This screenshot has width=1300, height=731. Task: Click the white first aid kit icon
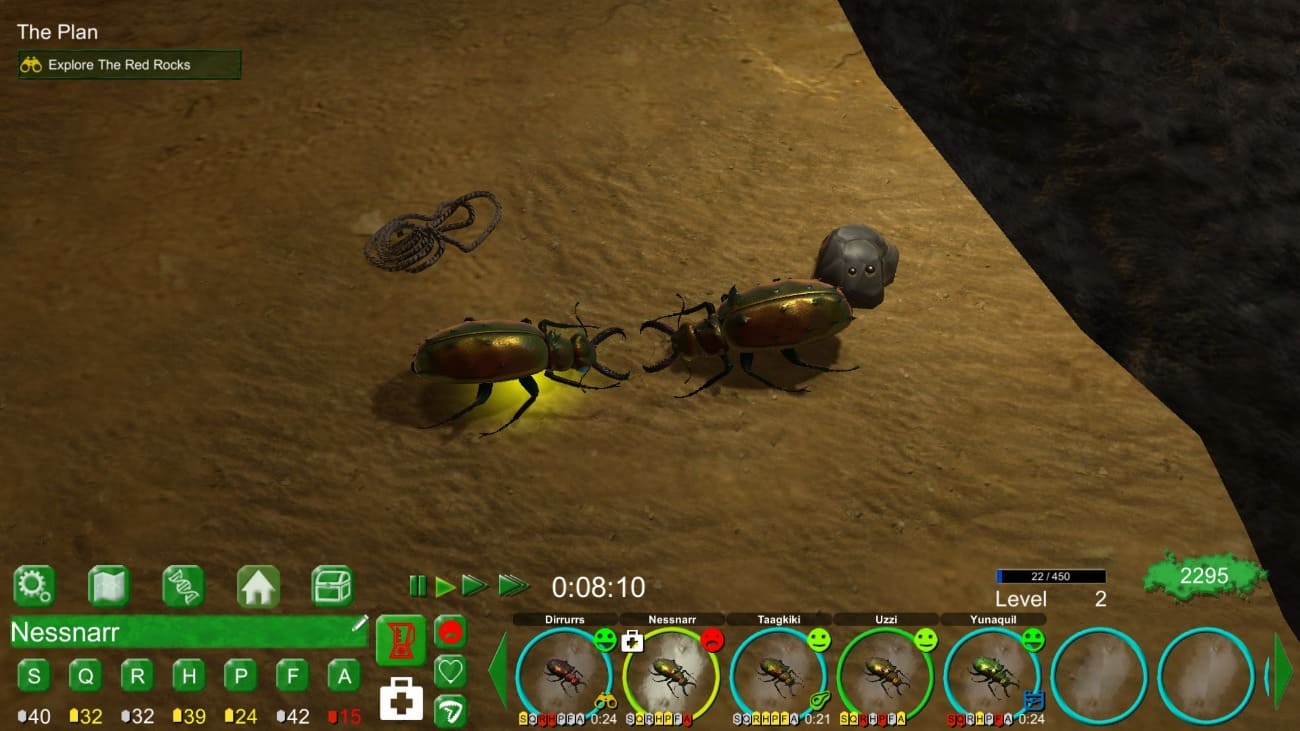pyautogui.click(x=401, y=697)
